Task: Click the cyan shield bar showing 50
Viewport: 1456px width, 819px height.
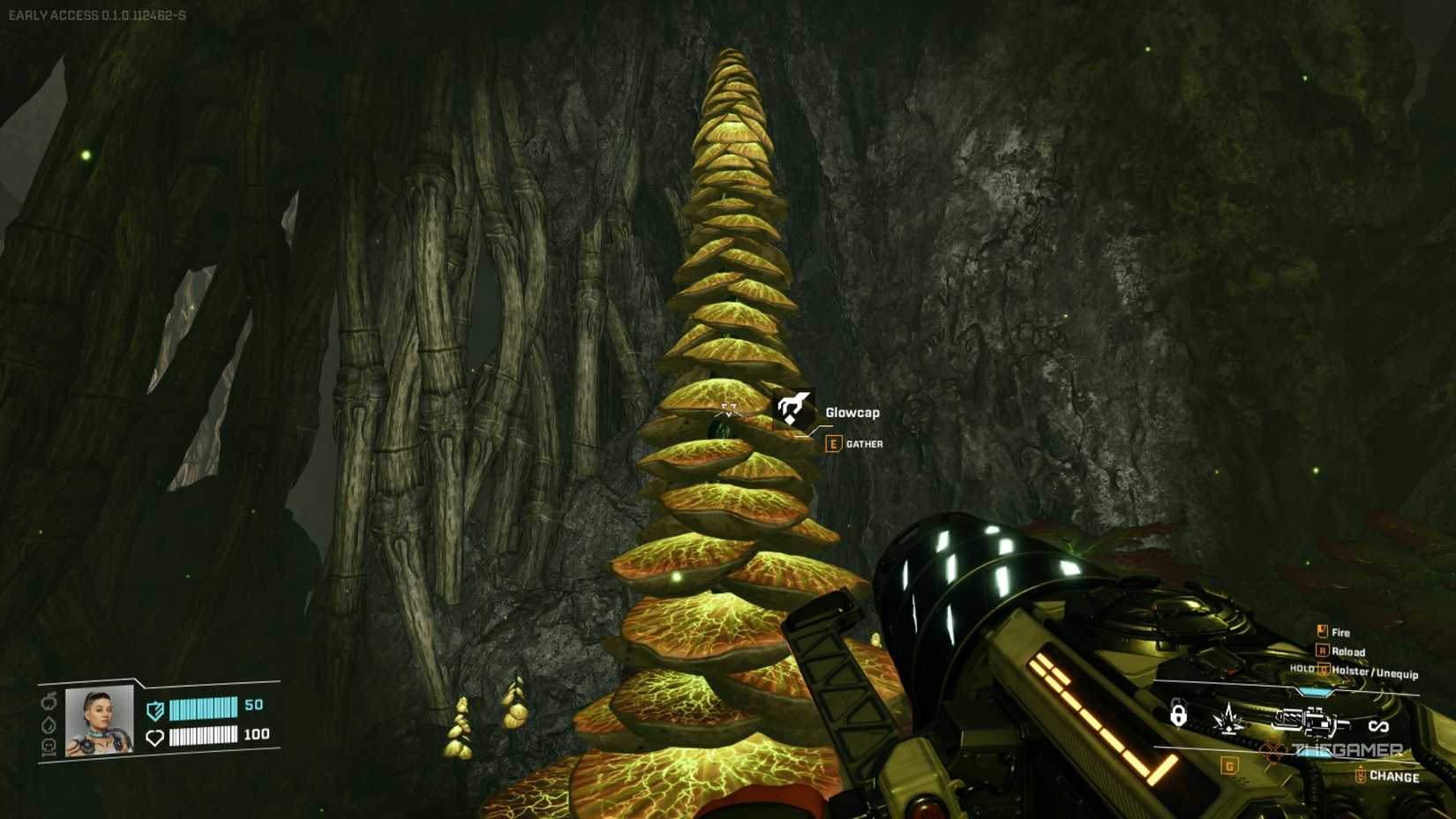Action: (x=203, y=709)
